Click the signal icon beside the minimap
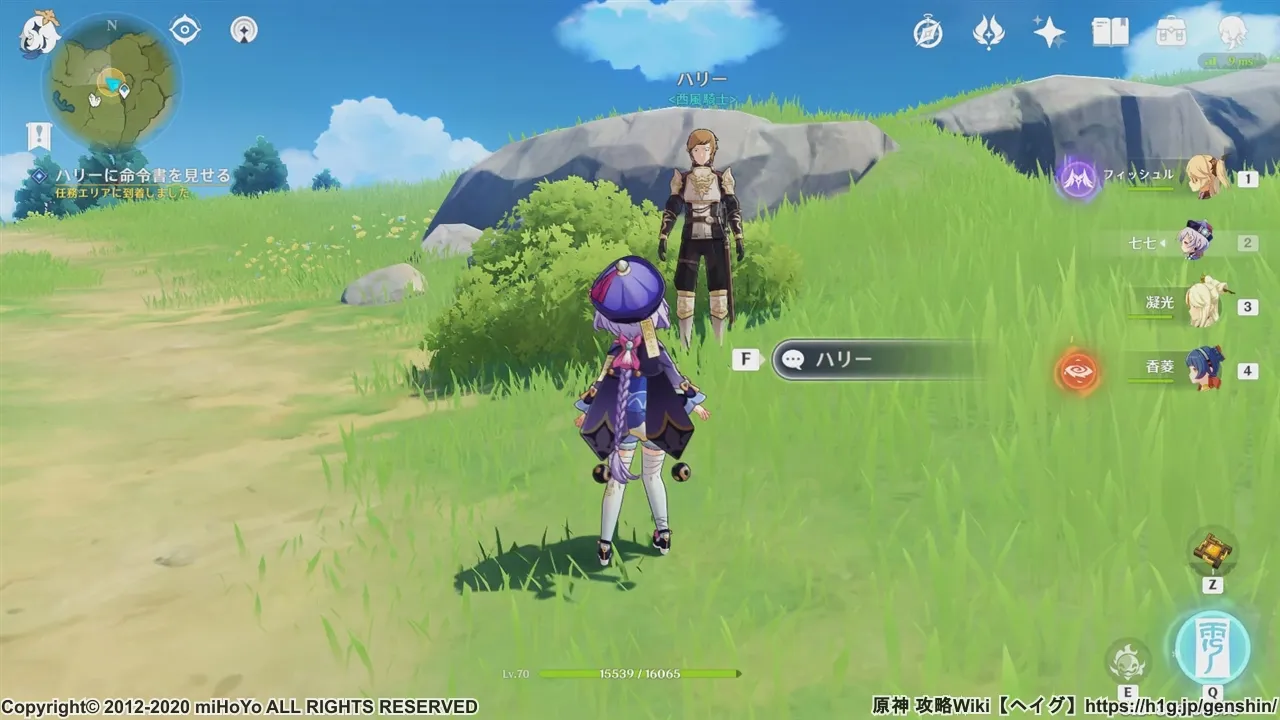The height and width of the screenshot is (720, 1280). [x=244, y=30]
